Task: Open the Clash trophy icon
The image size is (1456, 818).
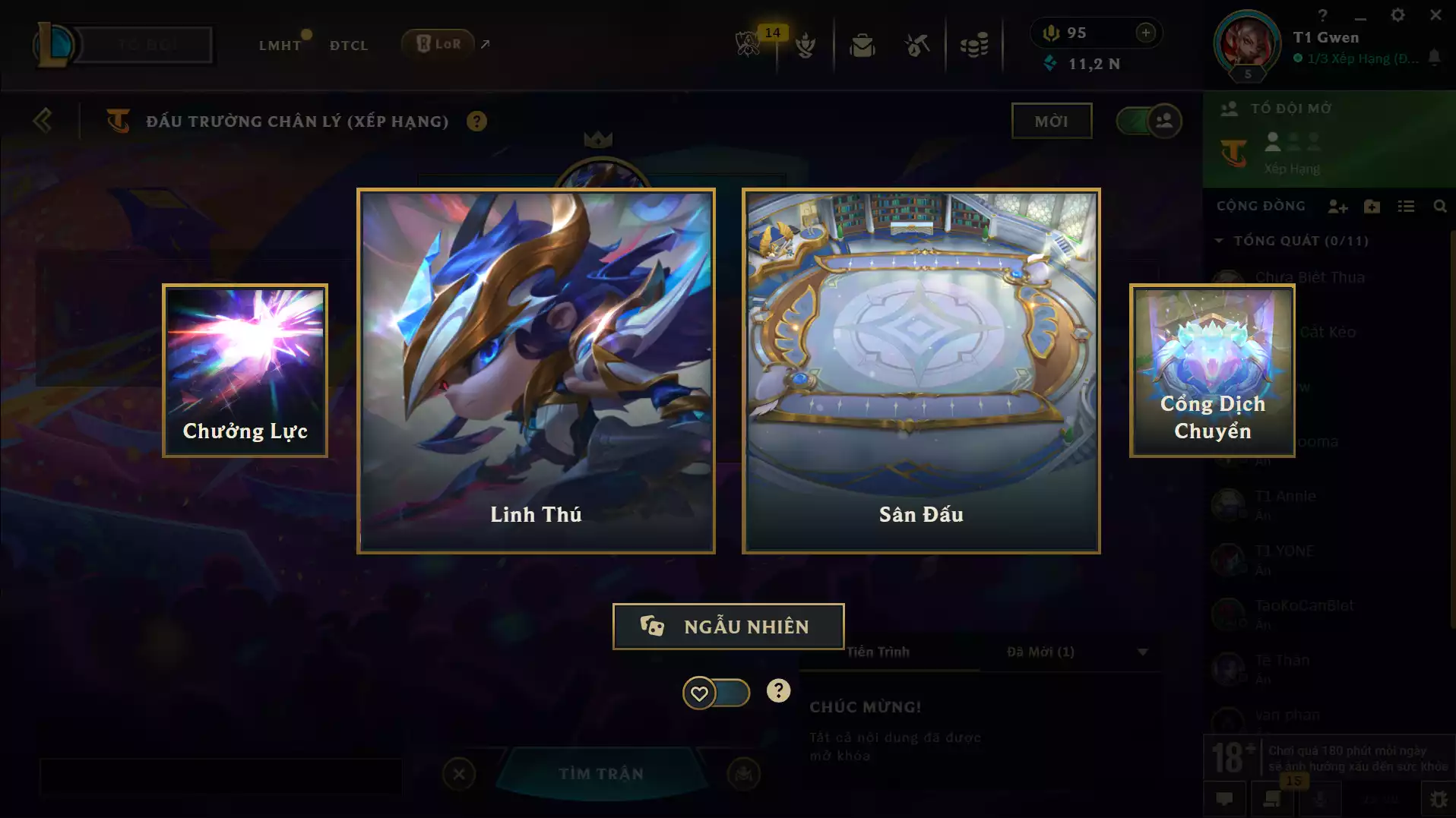Action: pos(806,46)
